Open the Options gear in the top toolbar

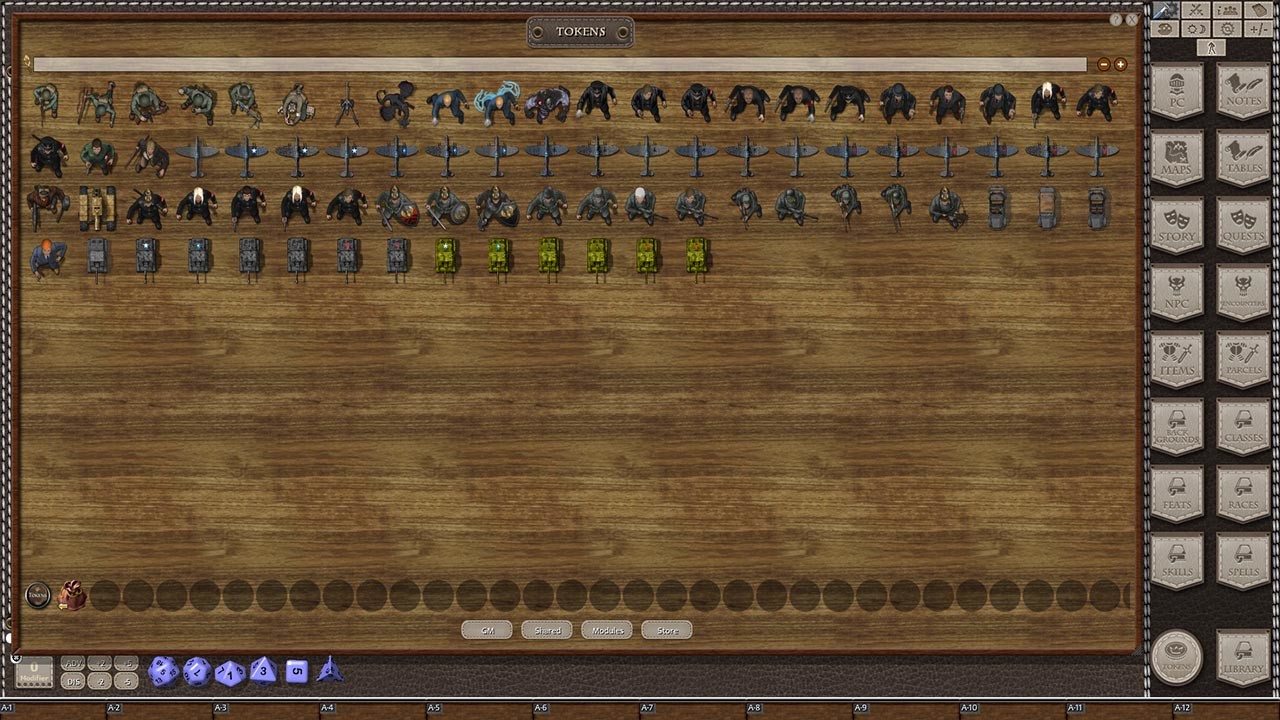[x=1227, y=28]
